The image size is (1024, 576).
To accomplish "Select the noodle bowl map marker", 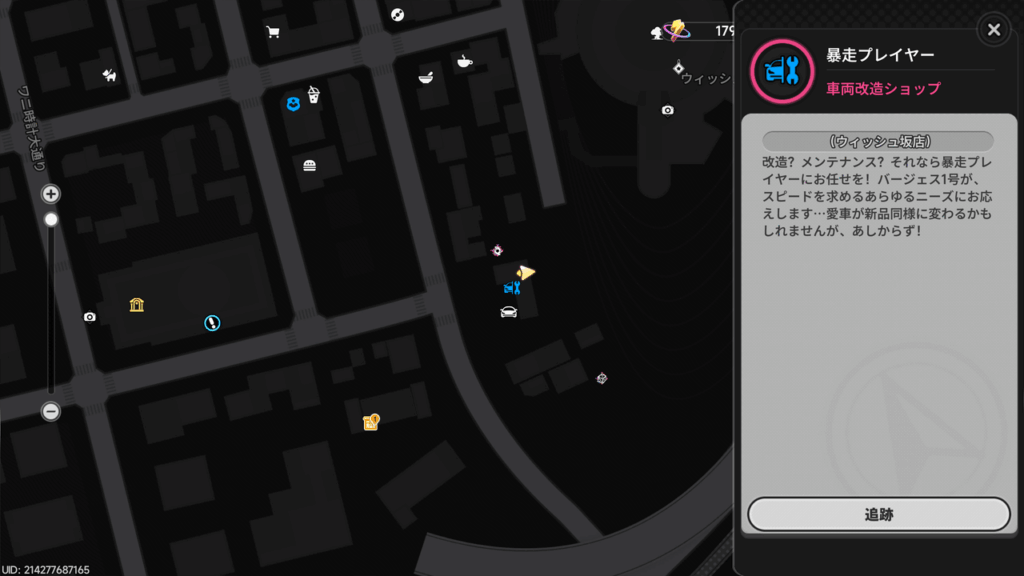I will click(426, 77).
